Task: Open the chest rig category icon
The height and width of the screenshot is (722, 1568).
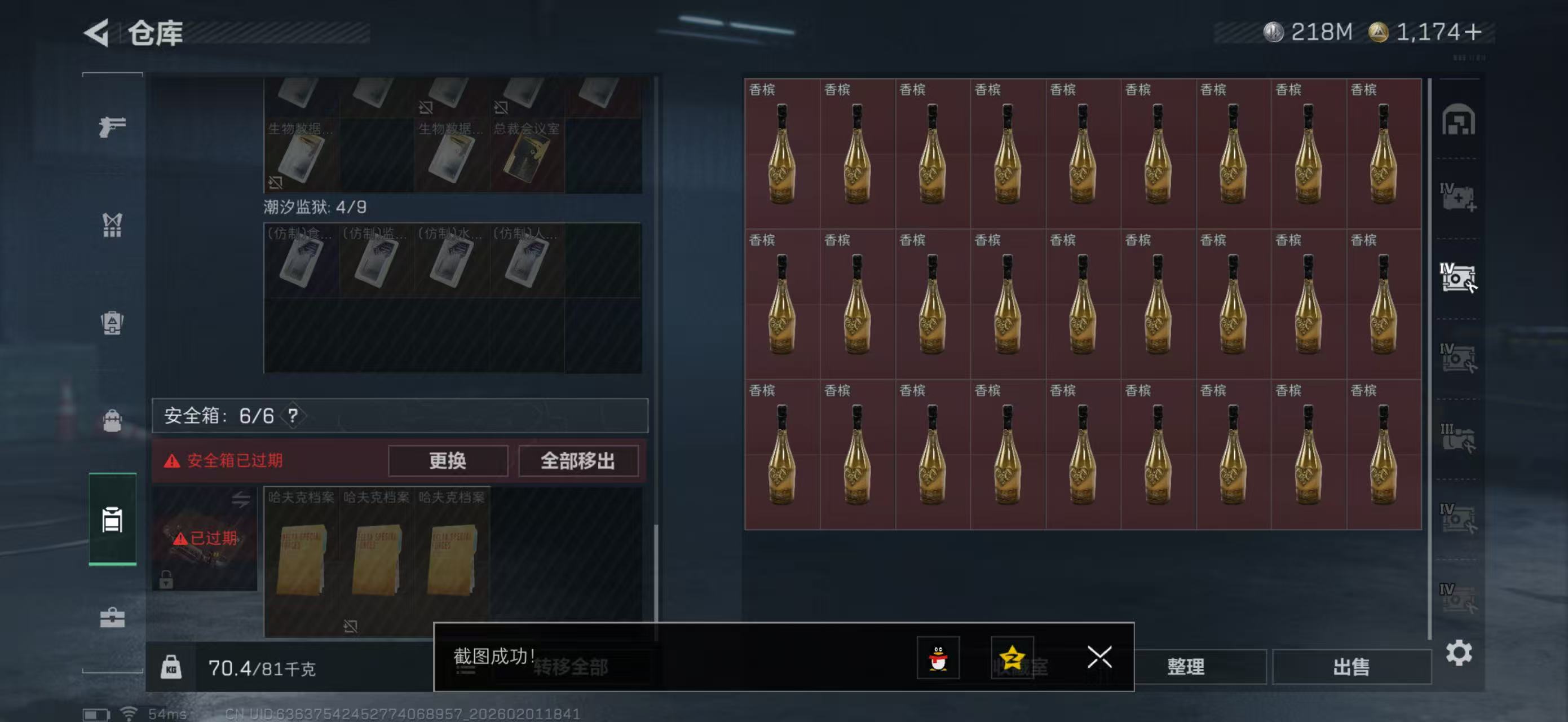Action: tap(112, 225)
